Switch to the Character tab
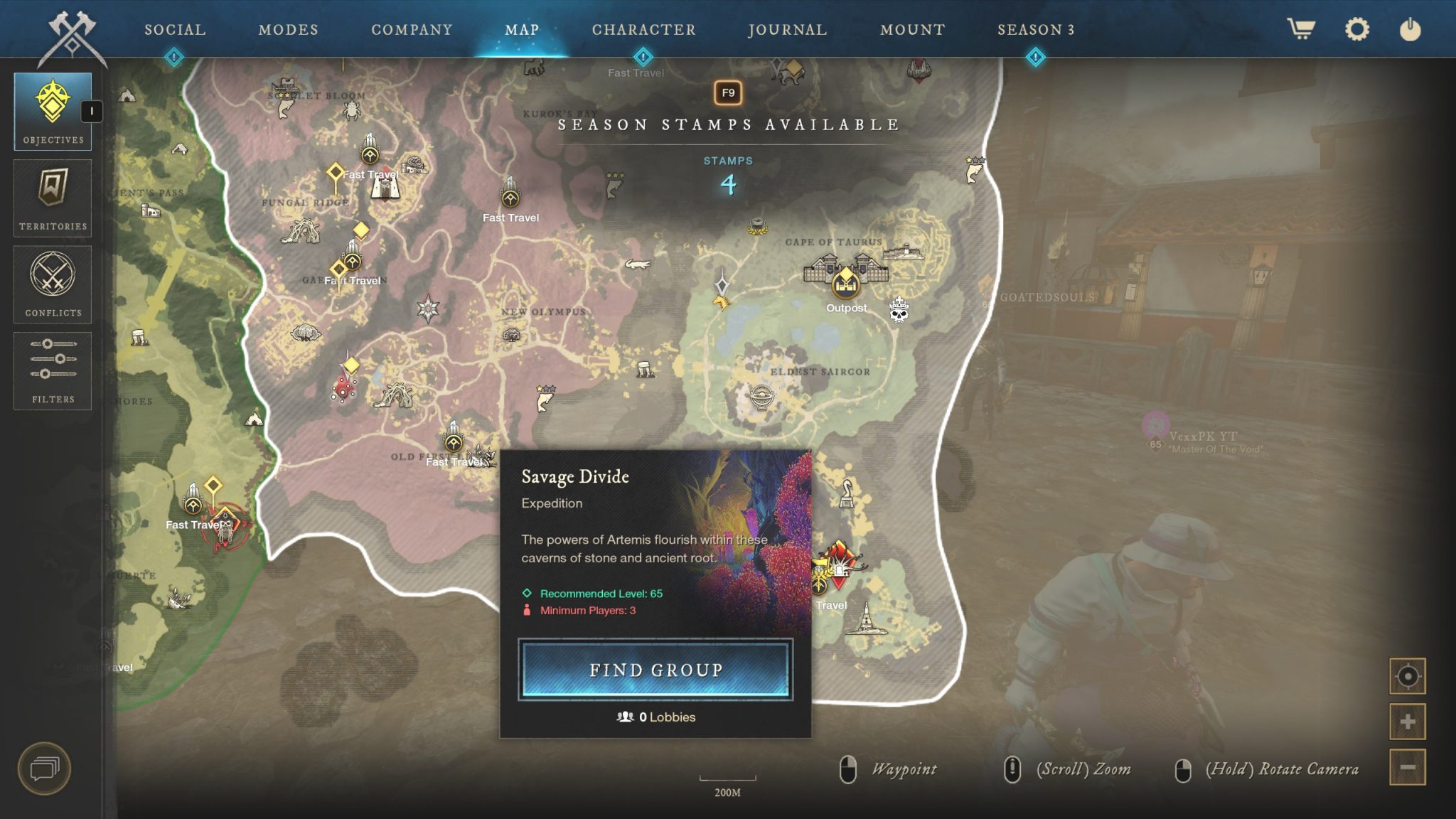The height and width of the screenshot is (819, 1456). (x=644, y=30)
